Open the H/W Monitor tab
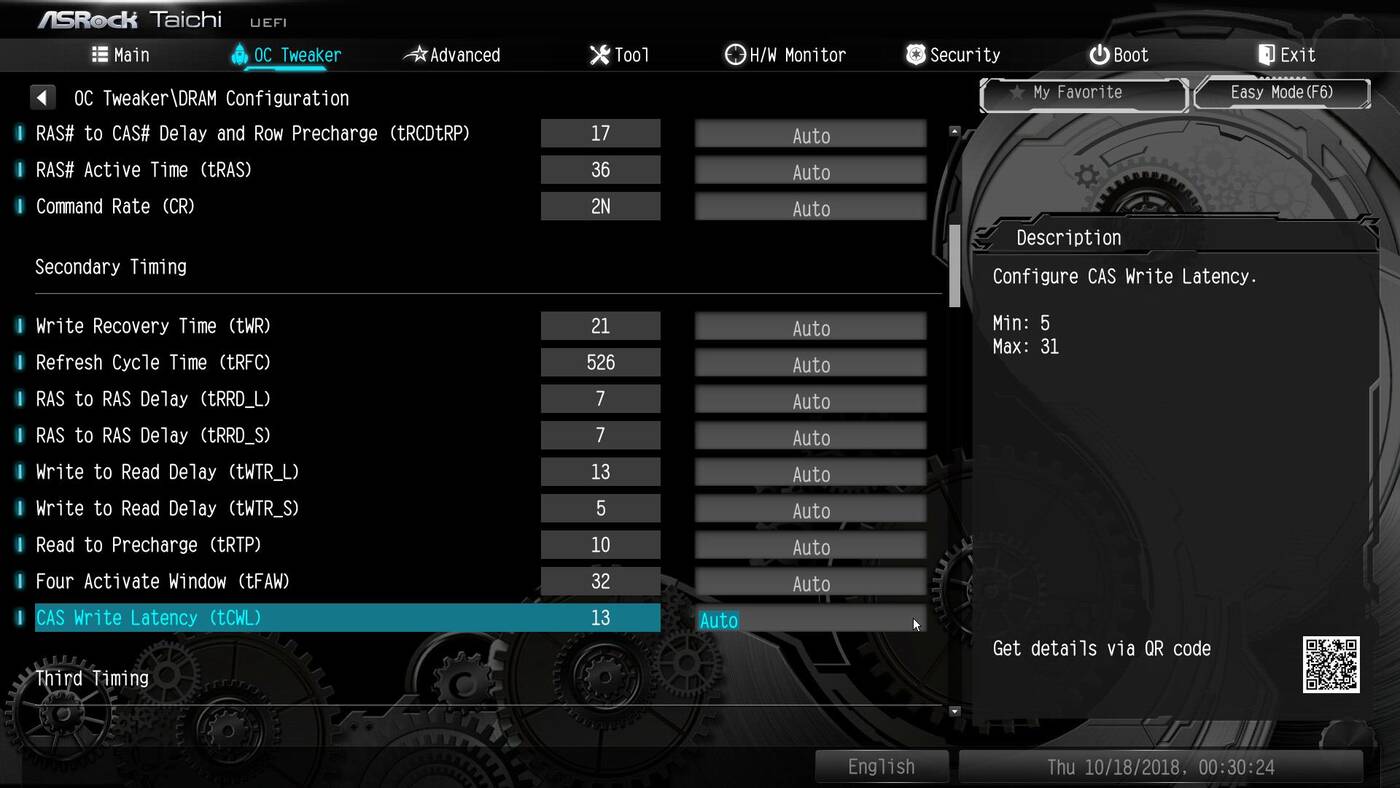The width and height of the screenshot is (1400, 788). 785,55
